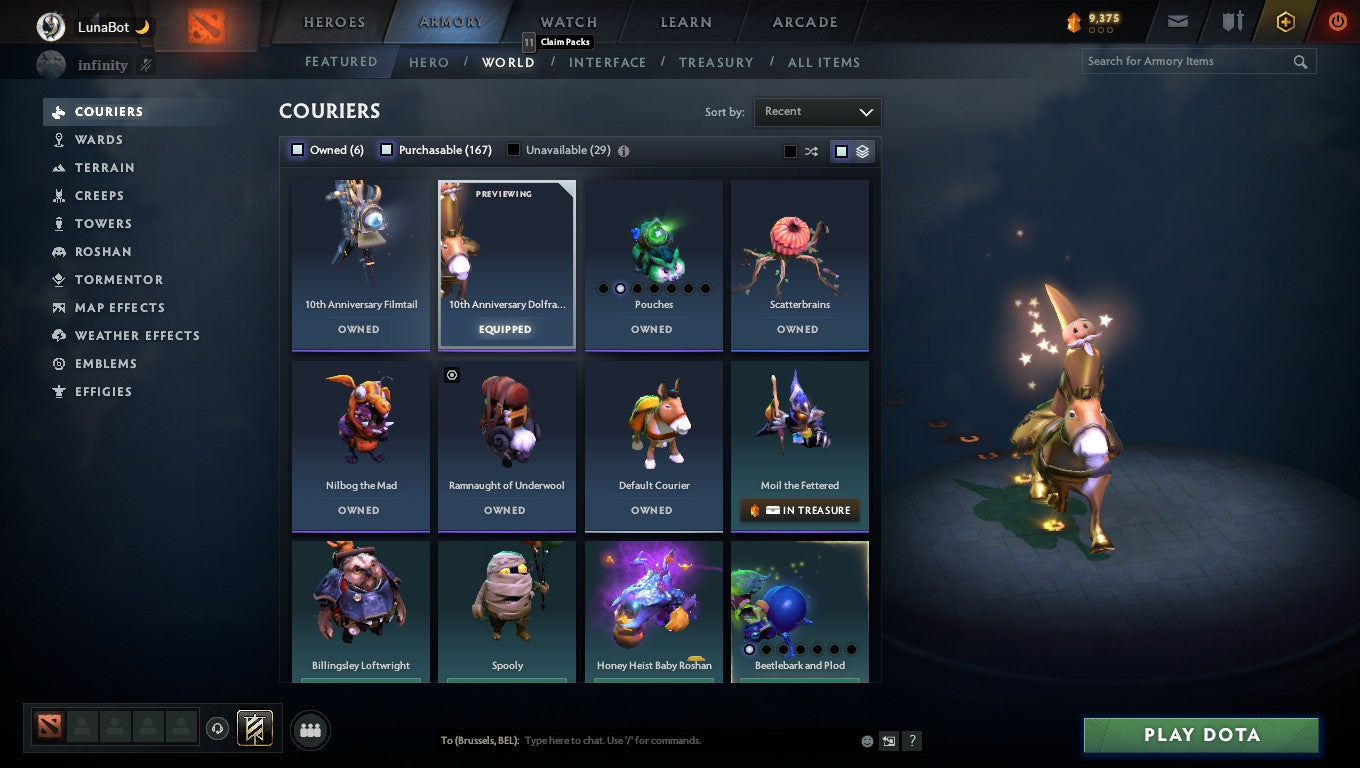Uncheck the Owned (6) filter
The width and height of the screenshot is (1360, 768).
point(297,149)
